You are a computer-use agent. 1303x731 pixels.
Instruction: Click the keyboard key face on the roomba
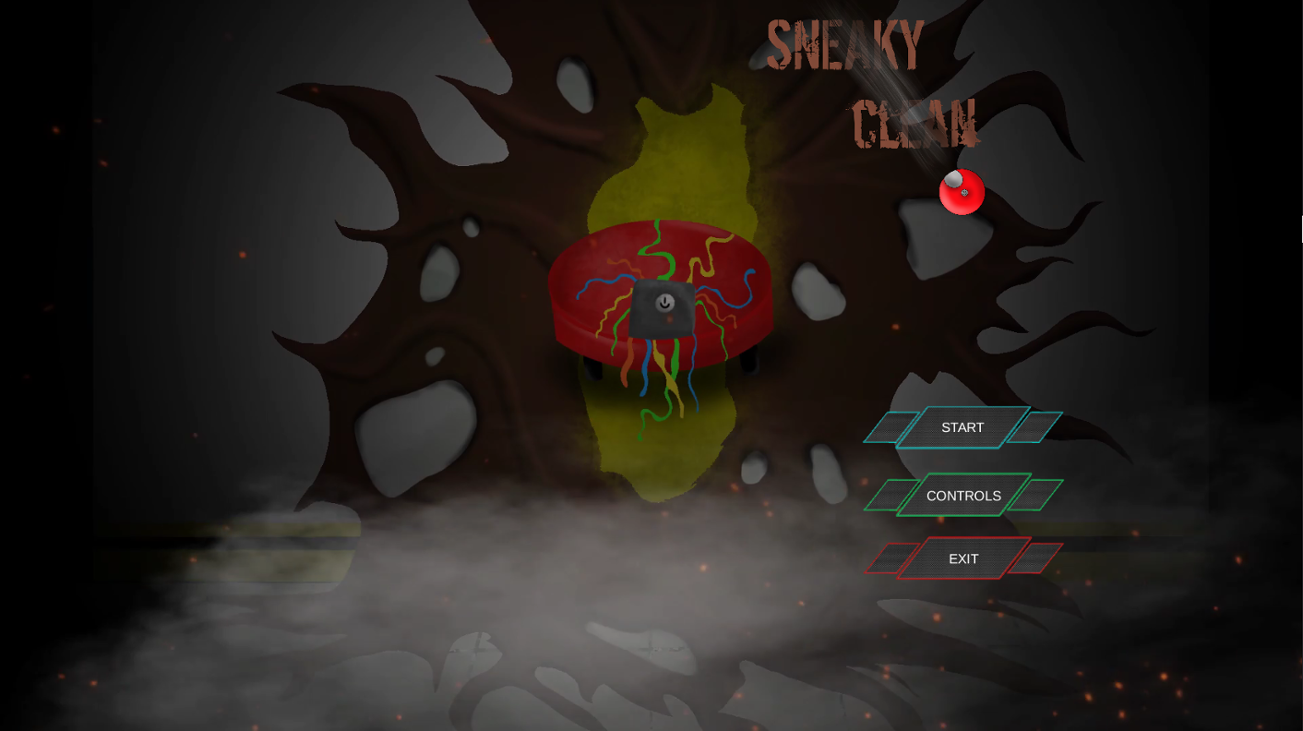662,310
